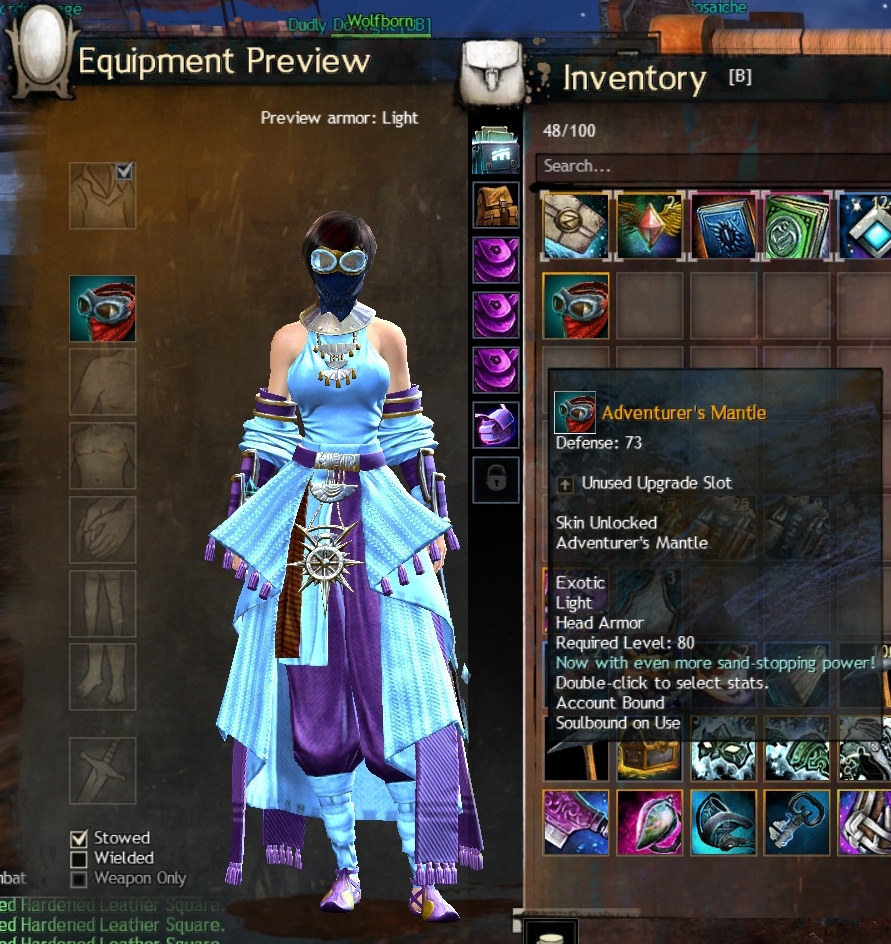Select the golden treasure chest item

[650, 760]
